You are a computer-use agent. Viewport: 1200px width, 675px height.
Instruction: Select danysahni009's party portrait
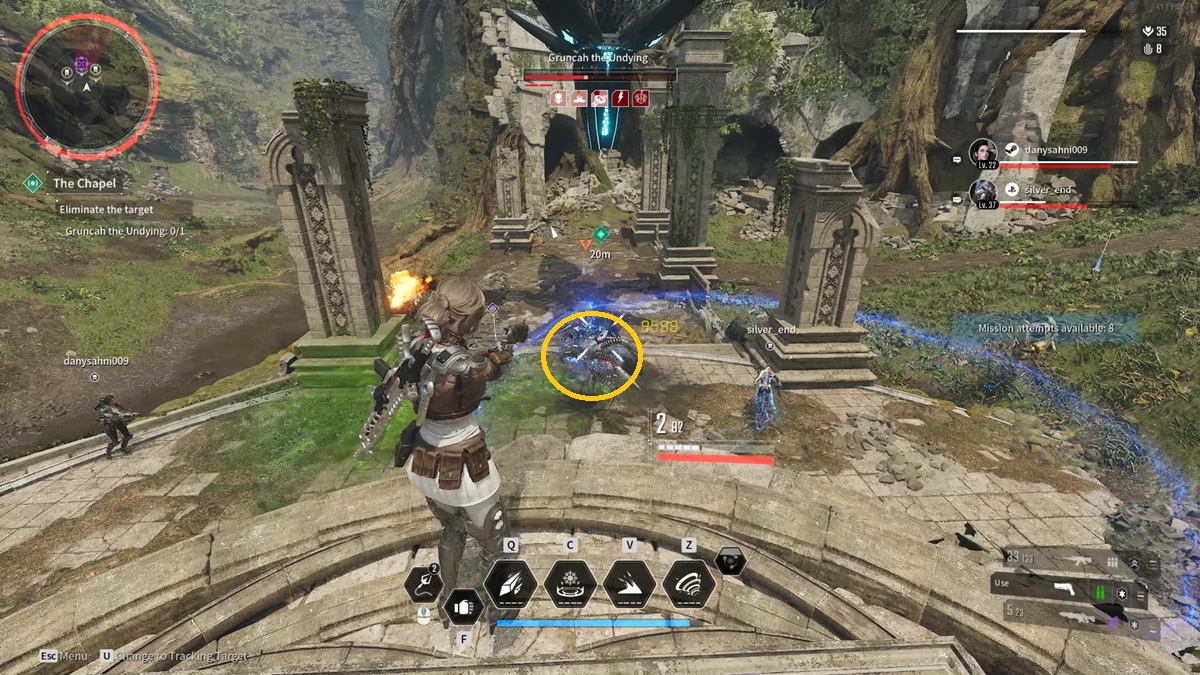point(983,153)
